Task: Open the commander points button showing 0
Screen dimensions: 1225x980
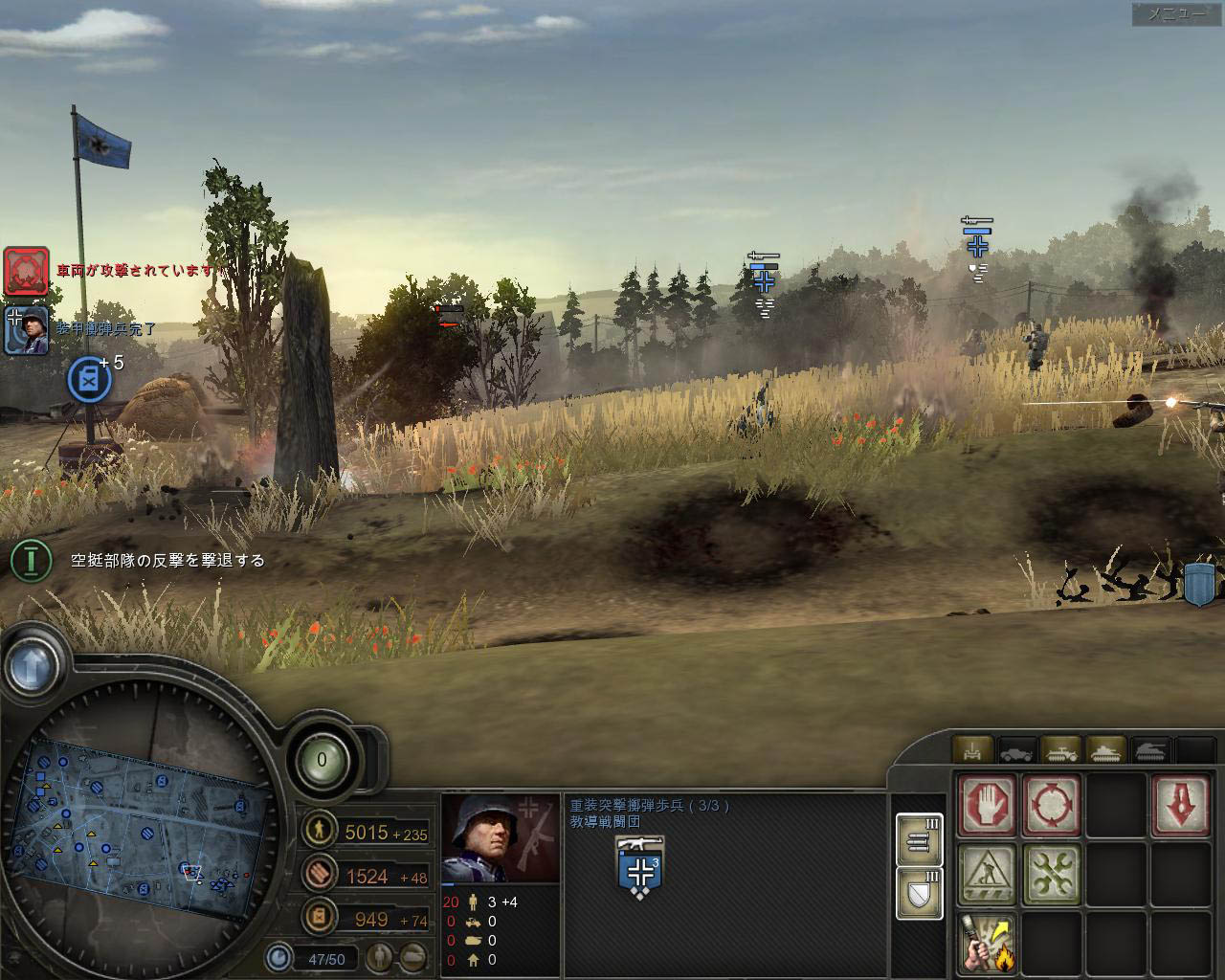Action: click(322, 760)
